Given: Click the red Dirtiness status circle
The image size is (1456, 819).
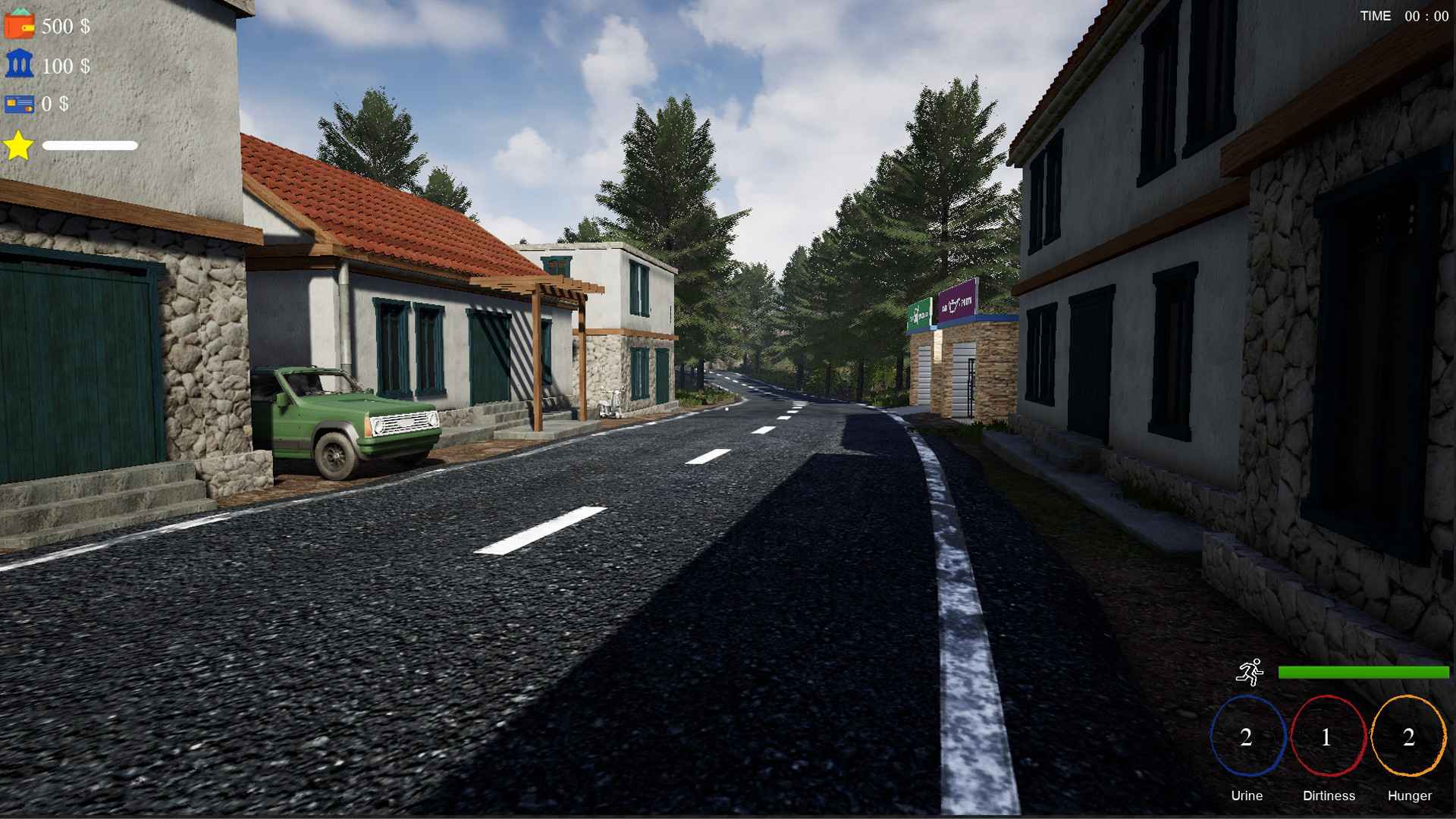Looking at the screenshot, I should [1328, 736].
